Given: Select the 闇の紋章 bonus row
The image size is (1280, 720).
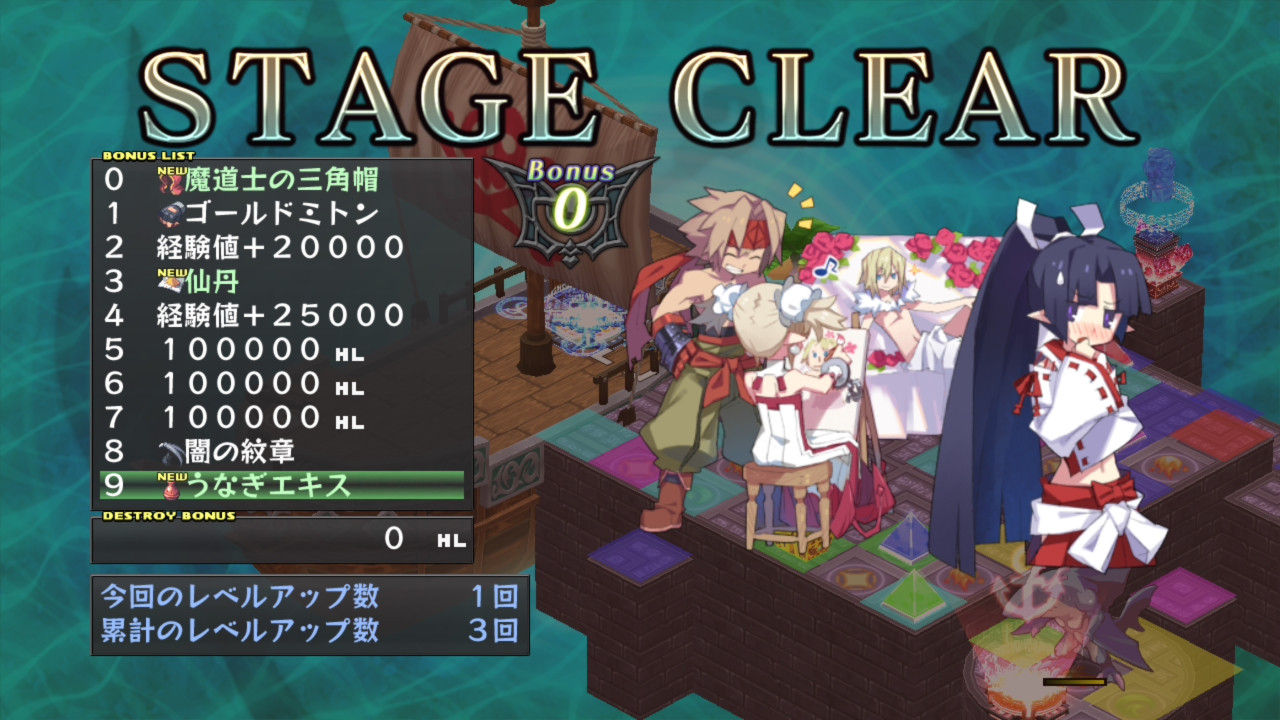Looking at the screenshot, I should pos(281,451).
